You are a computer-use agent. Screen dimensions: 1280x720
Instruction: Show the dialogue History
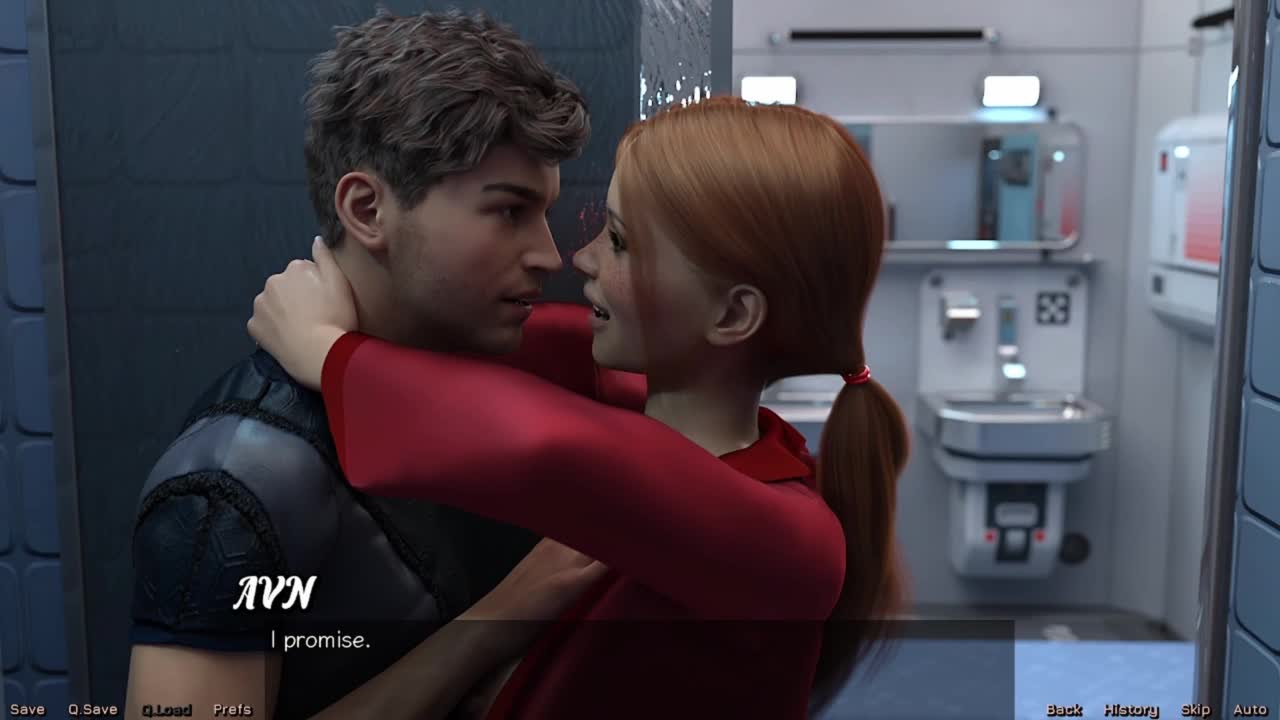point(1130,709)
